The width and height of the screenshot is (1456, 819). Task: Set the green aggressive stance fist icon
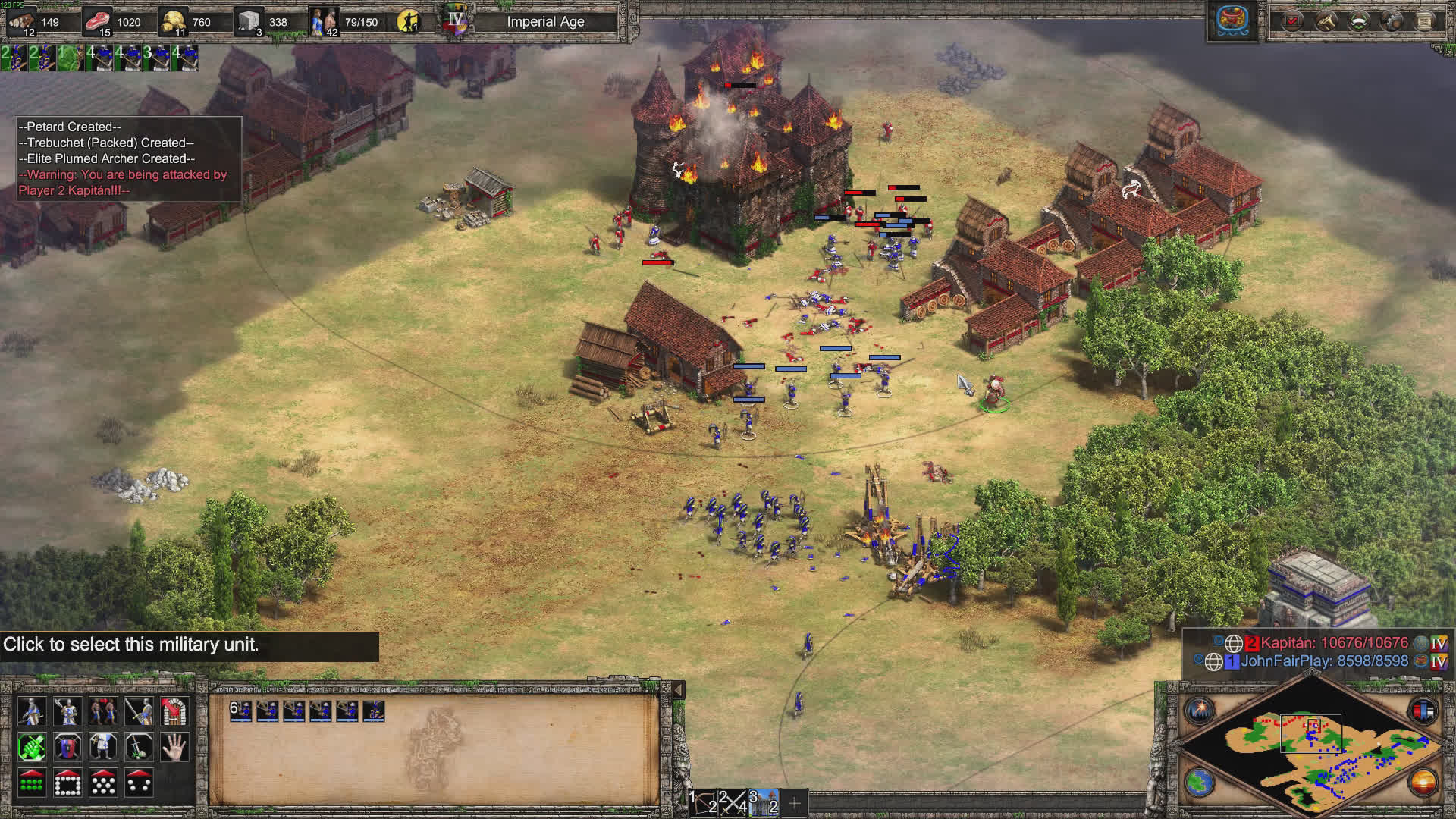pyautogui.click(x=31, y=748)
